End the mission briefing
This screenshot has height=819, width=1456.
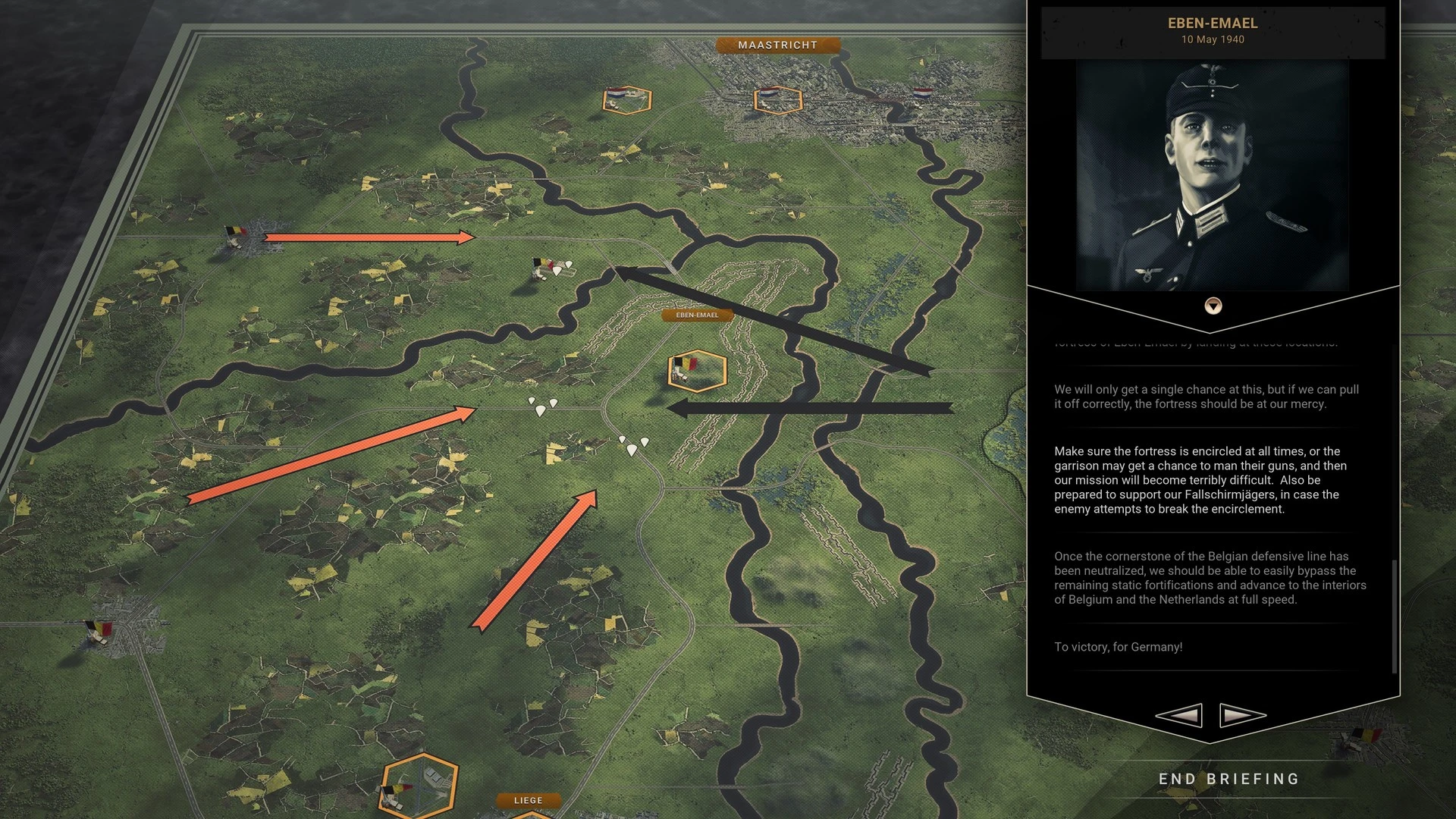point(1228,779)
